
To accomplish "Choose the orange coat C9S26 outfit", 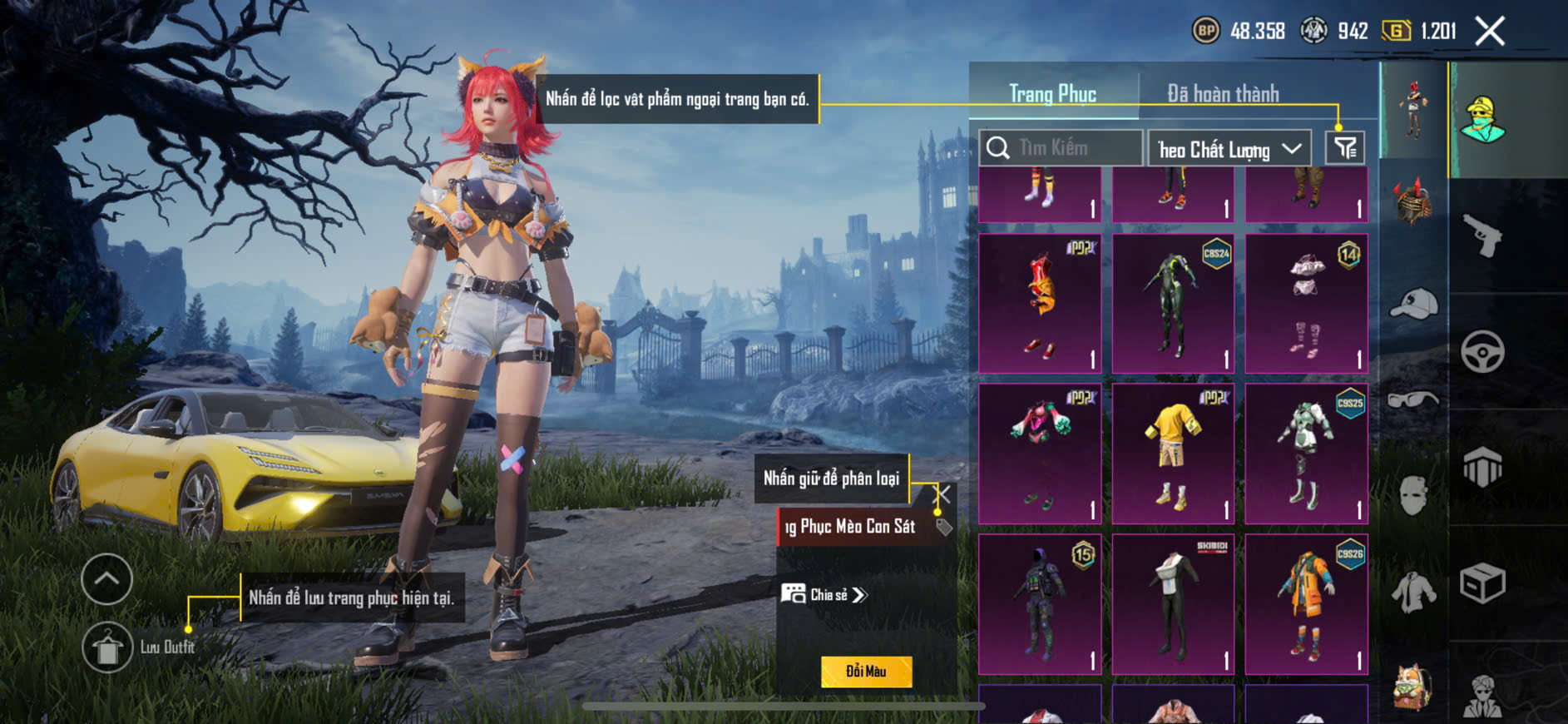I will point(1306,604).
